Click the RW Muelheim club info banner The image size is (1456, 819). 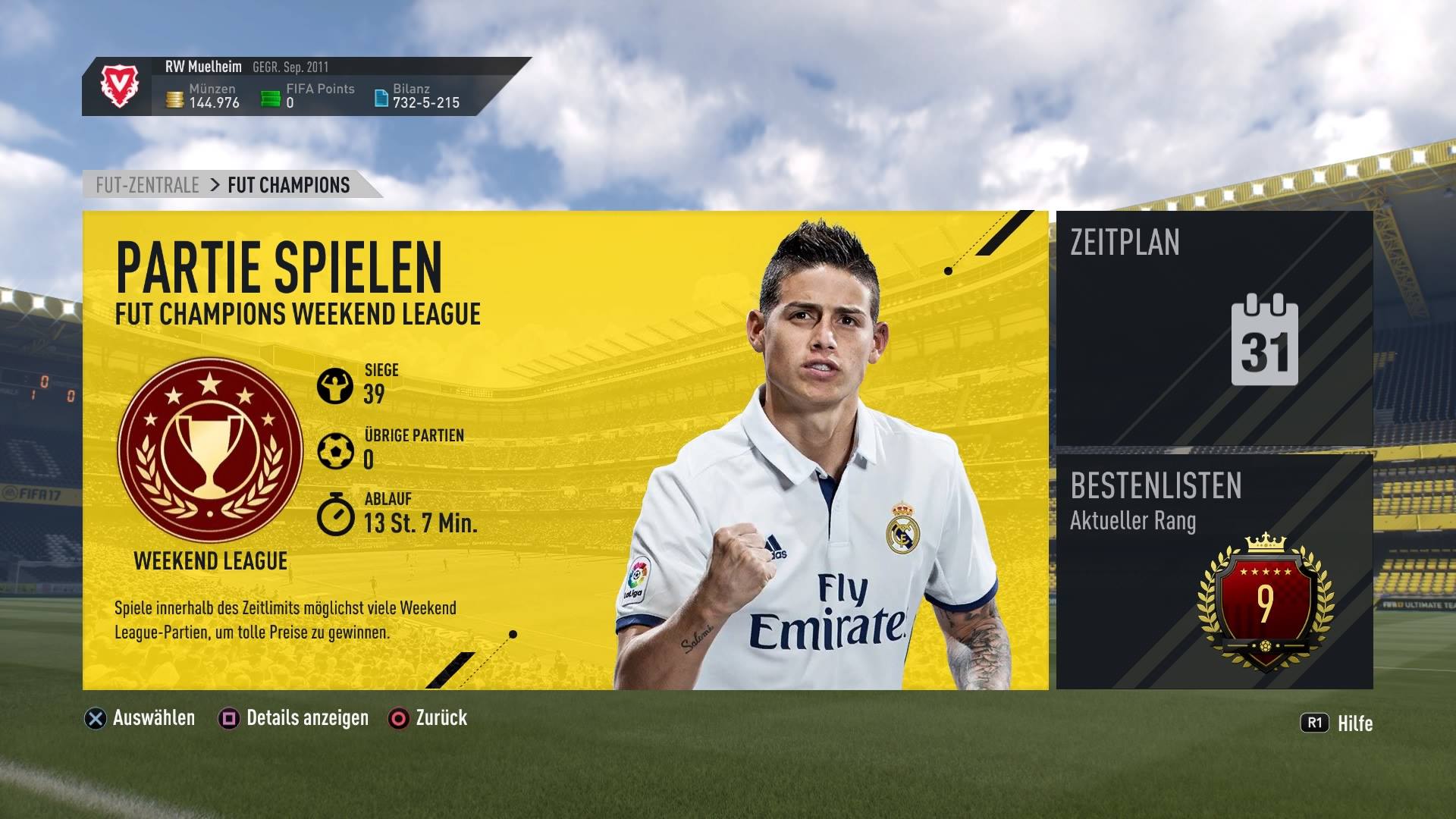click(303, 86)
